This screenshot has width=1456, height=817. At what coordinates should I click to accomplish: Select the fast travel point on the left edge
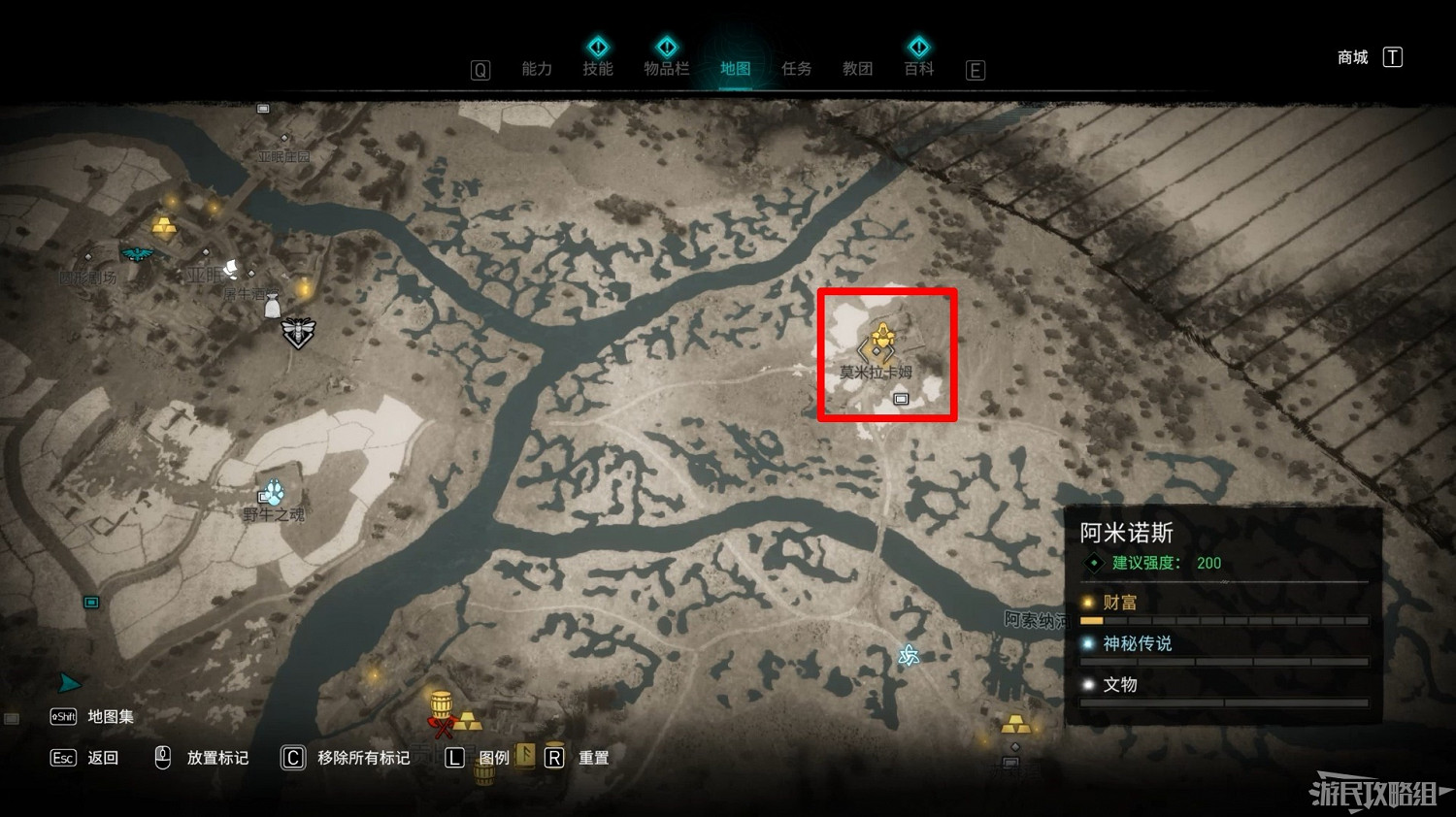tap(91, 602)
